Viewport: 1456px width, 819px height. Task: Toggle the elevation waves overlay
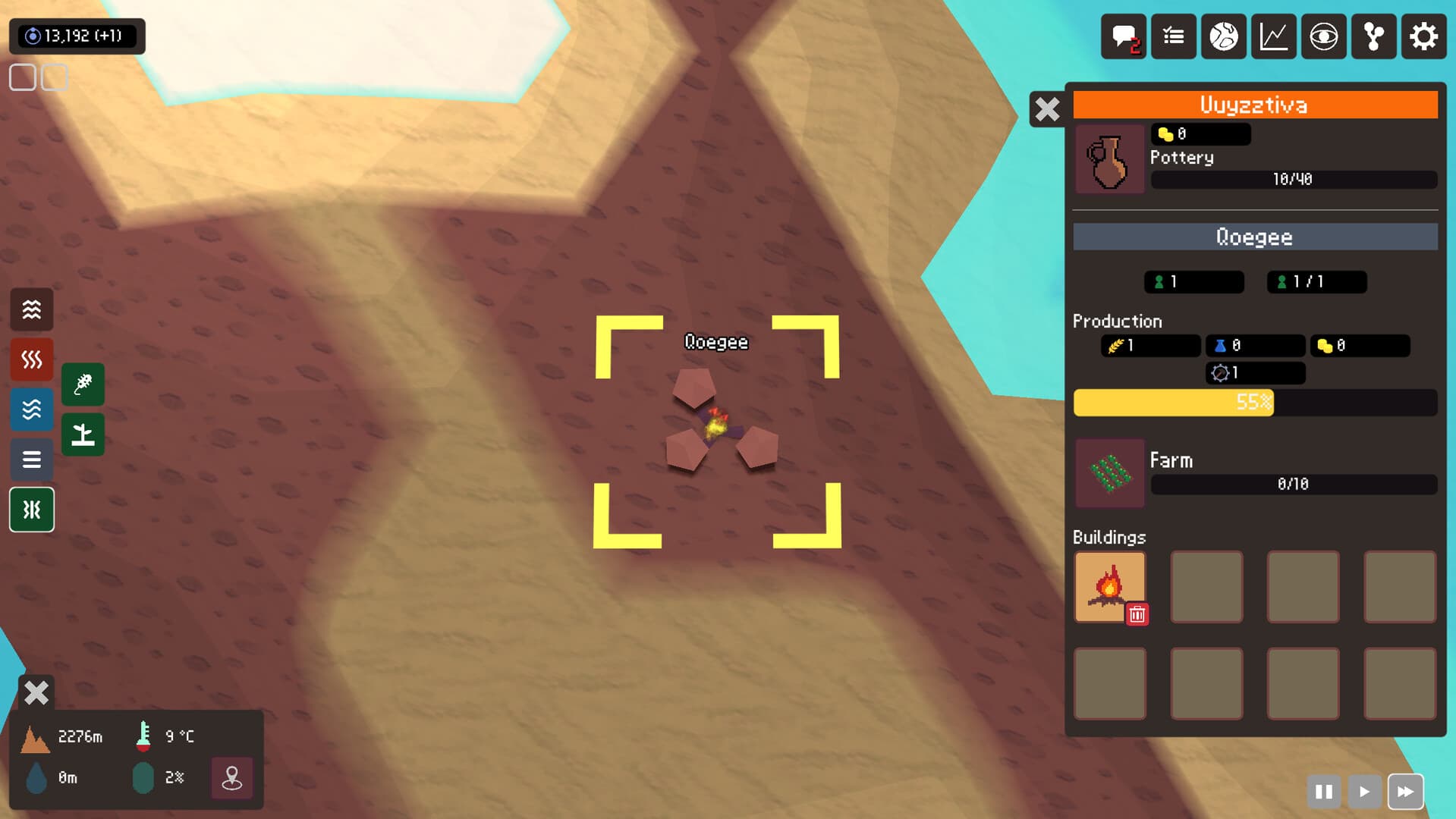pyautogui.click(x=31, y=309)
